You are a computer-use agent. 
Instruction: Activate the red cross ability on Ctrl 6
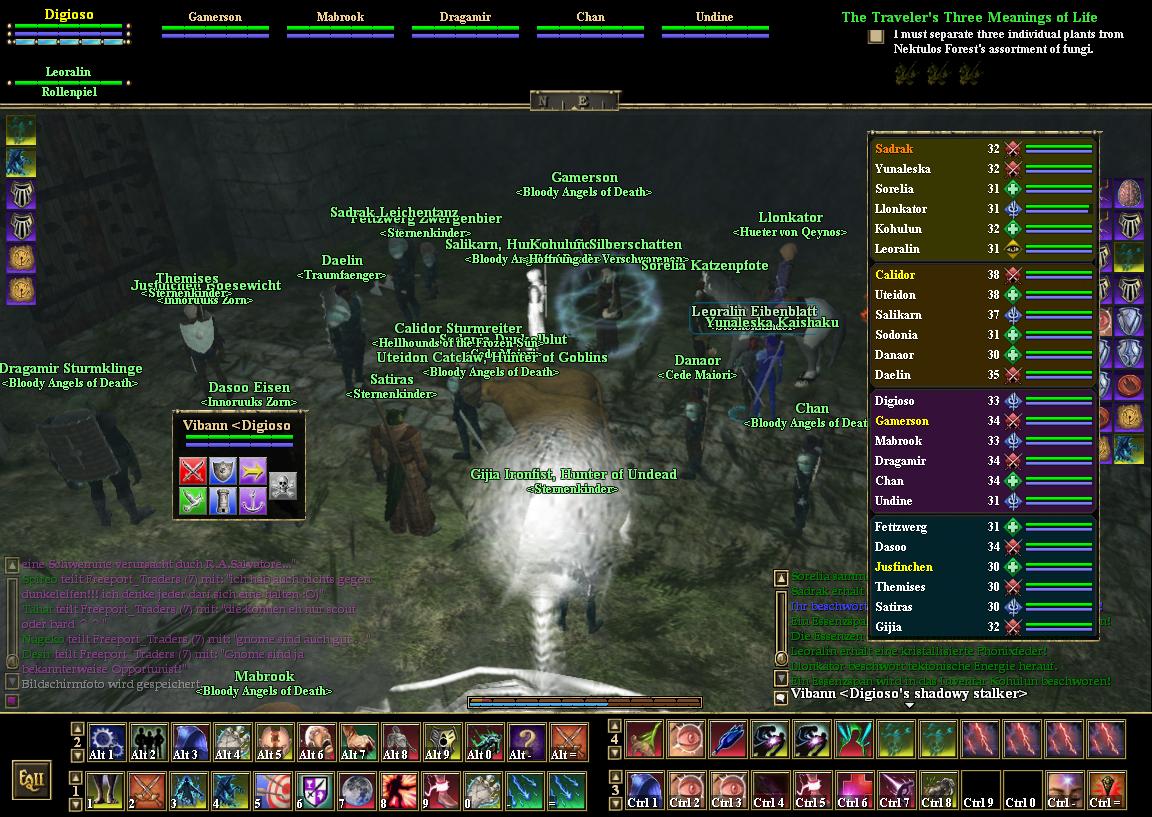point(853,791)
